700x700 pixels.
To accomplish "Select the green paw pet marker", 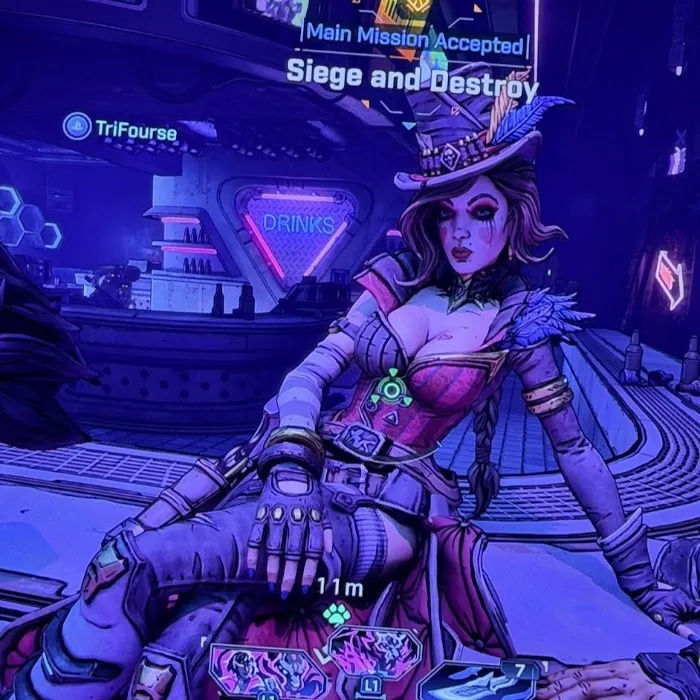I will 335,613.
